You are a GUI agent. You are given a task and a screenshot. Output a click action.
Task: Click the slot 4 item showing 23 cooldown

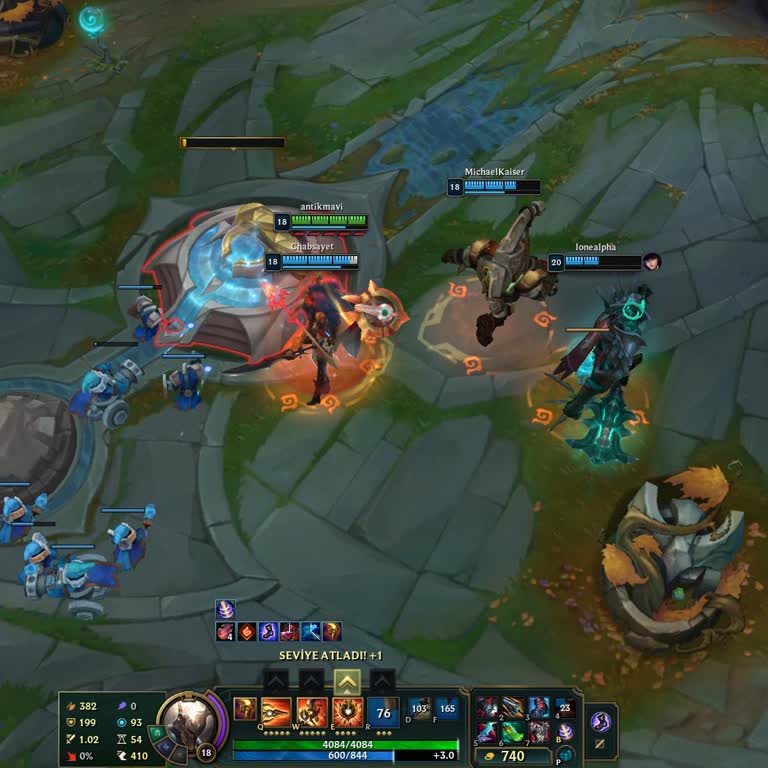pos(565,708)
